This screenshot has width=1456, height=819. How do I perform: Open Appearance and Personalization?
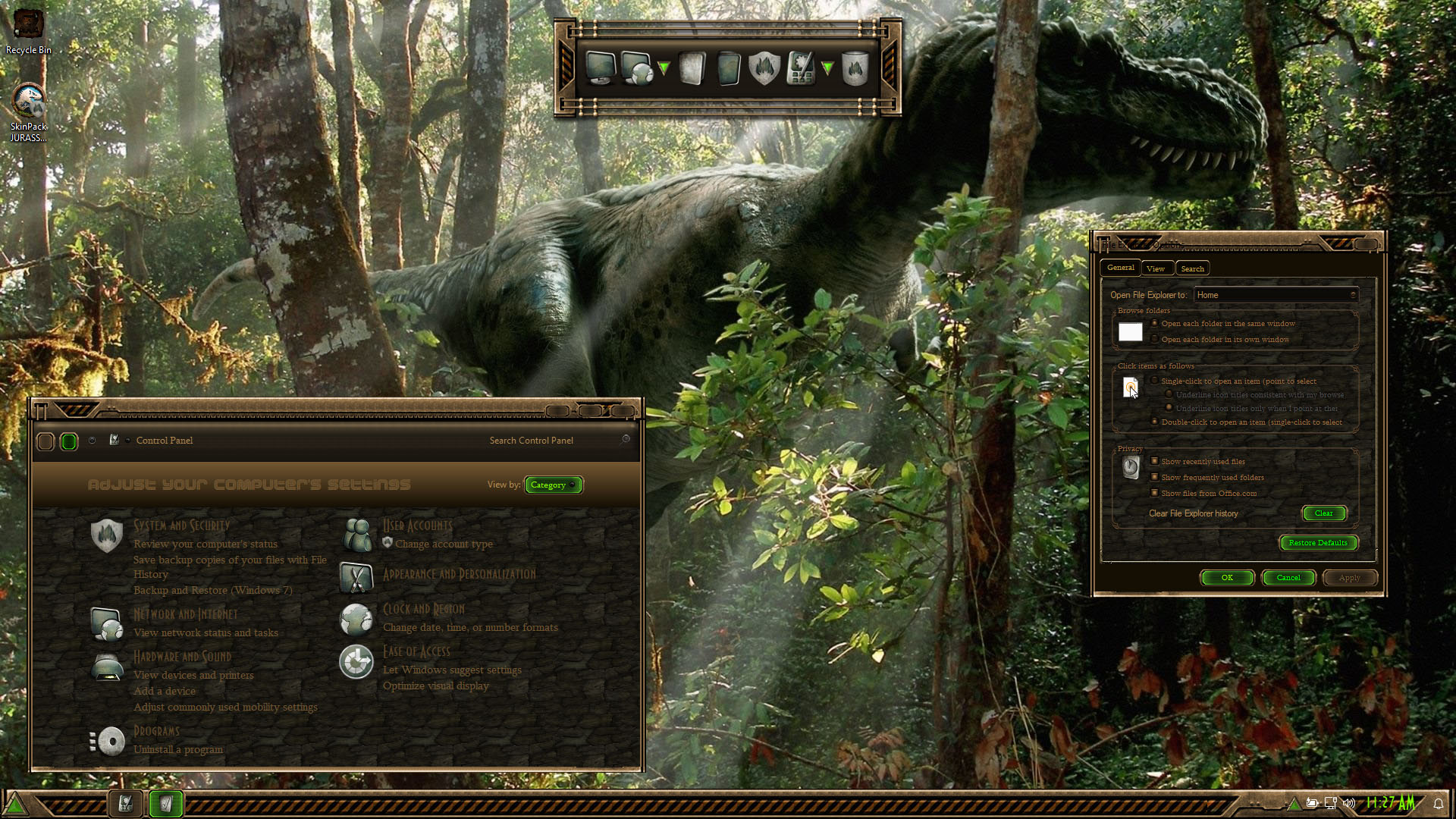point(459,574)
